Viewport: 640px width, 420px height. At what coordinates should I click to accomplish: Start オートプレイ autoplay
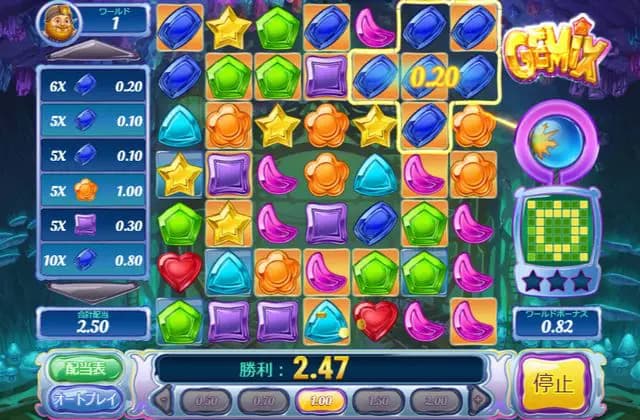85,399
